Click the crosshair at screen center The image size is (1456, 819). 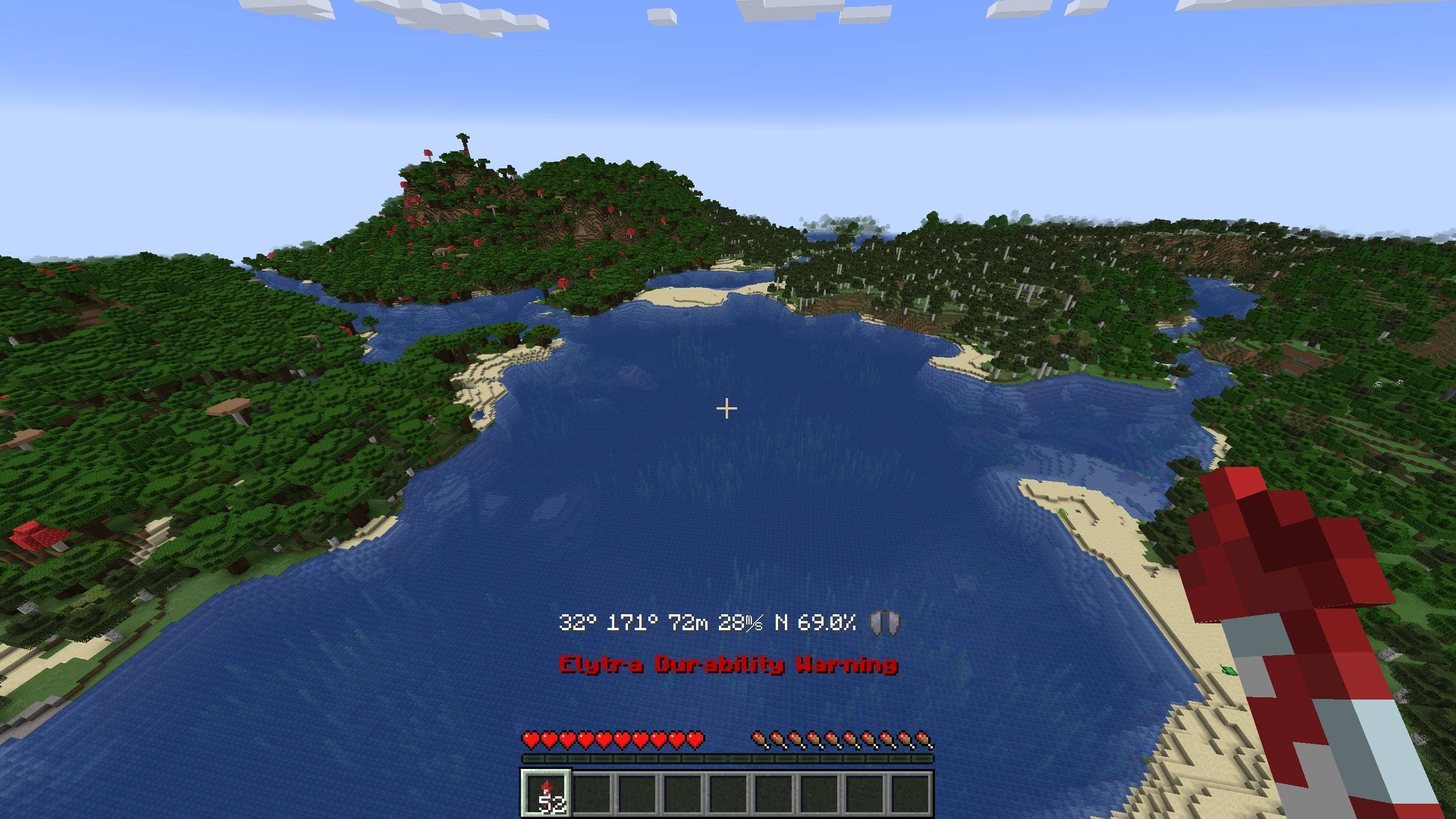(x=727, y=408)
